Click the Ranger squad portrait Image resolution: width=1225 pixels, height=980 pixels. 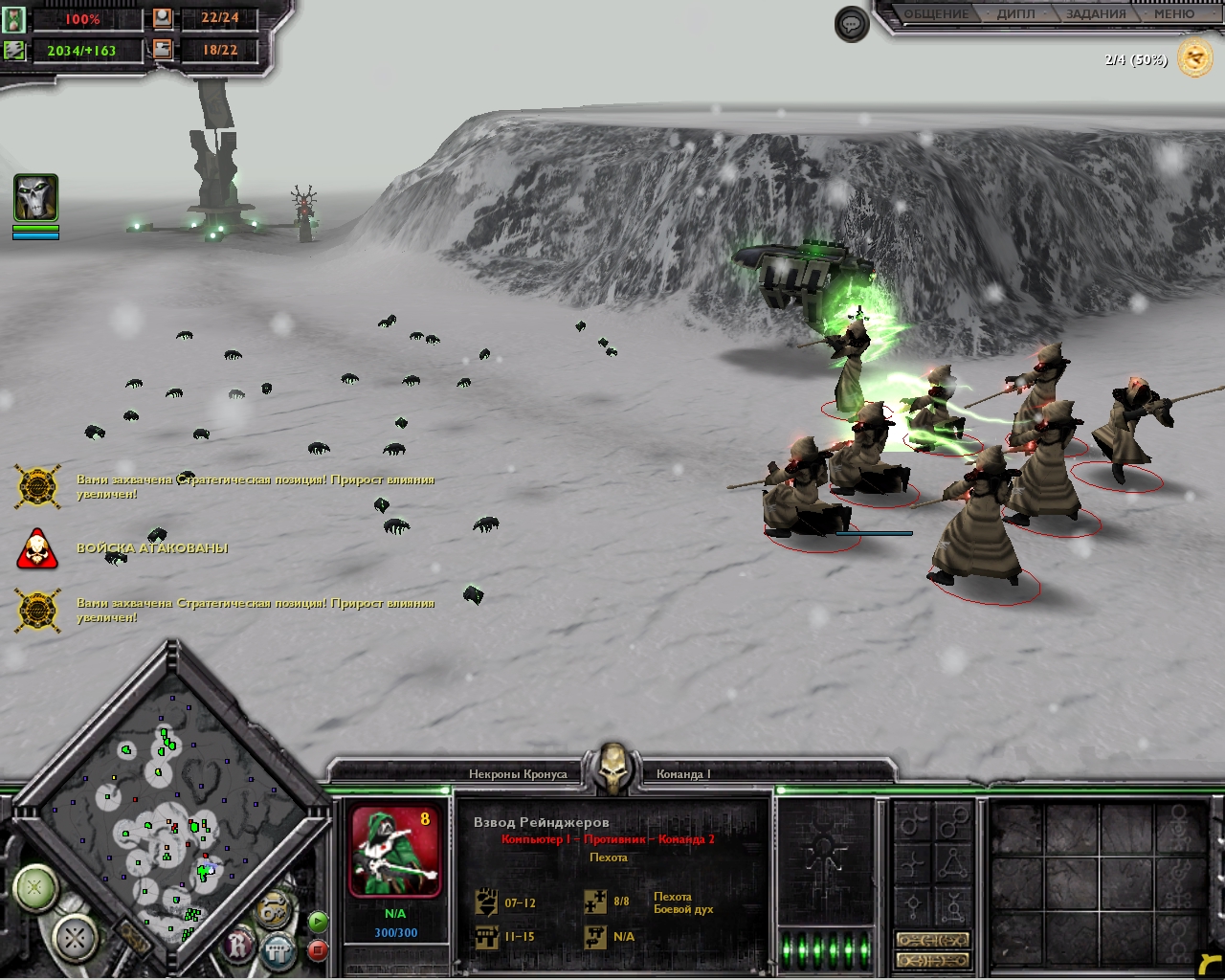point(395,852)
